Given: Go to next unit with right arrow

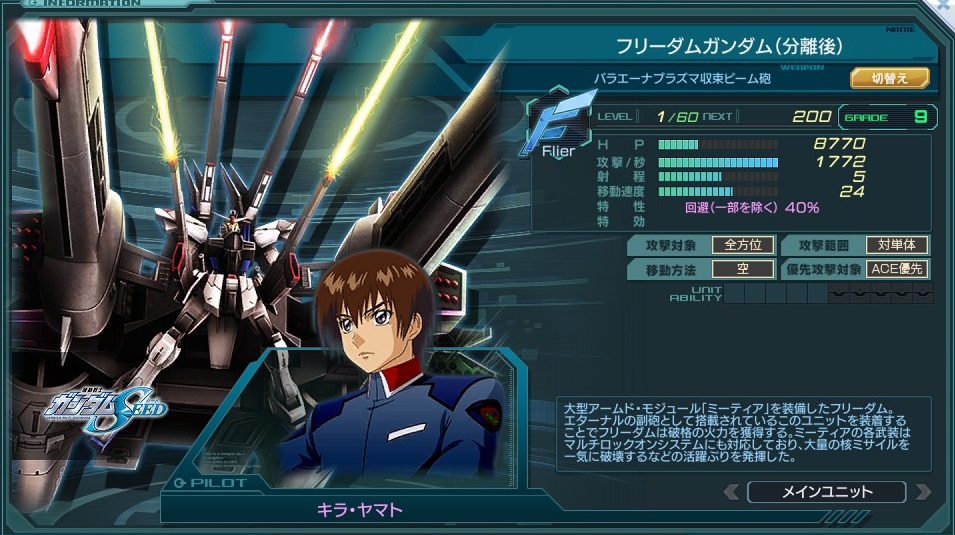Looking at the screenshot, I should pos(922,492).
